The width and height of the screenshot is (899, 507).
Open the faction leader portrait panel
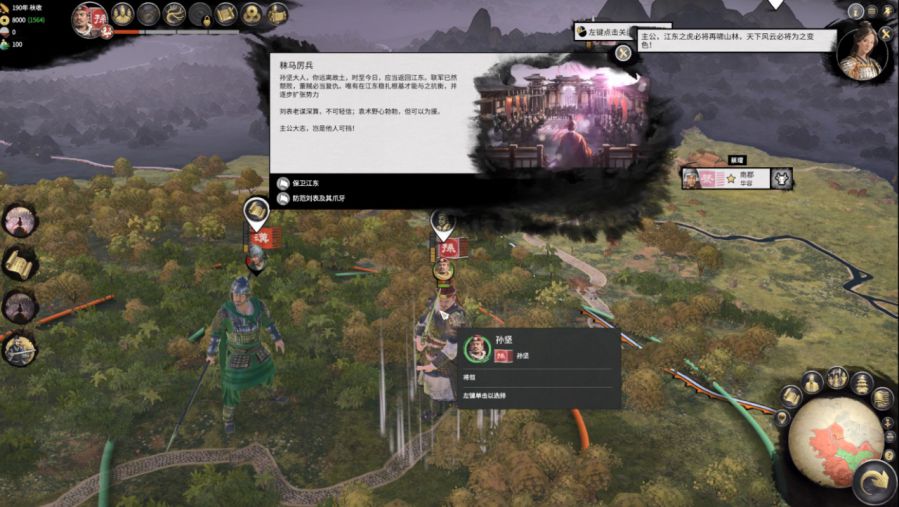88,17
